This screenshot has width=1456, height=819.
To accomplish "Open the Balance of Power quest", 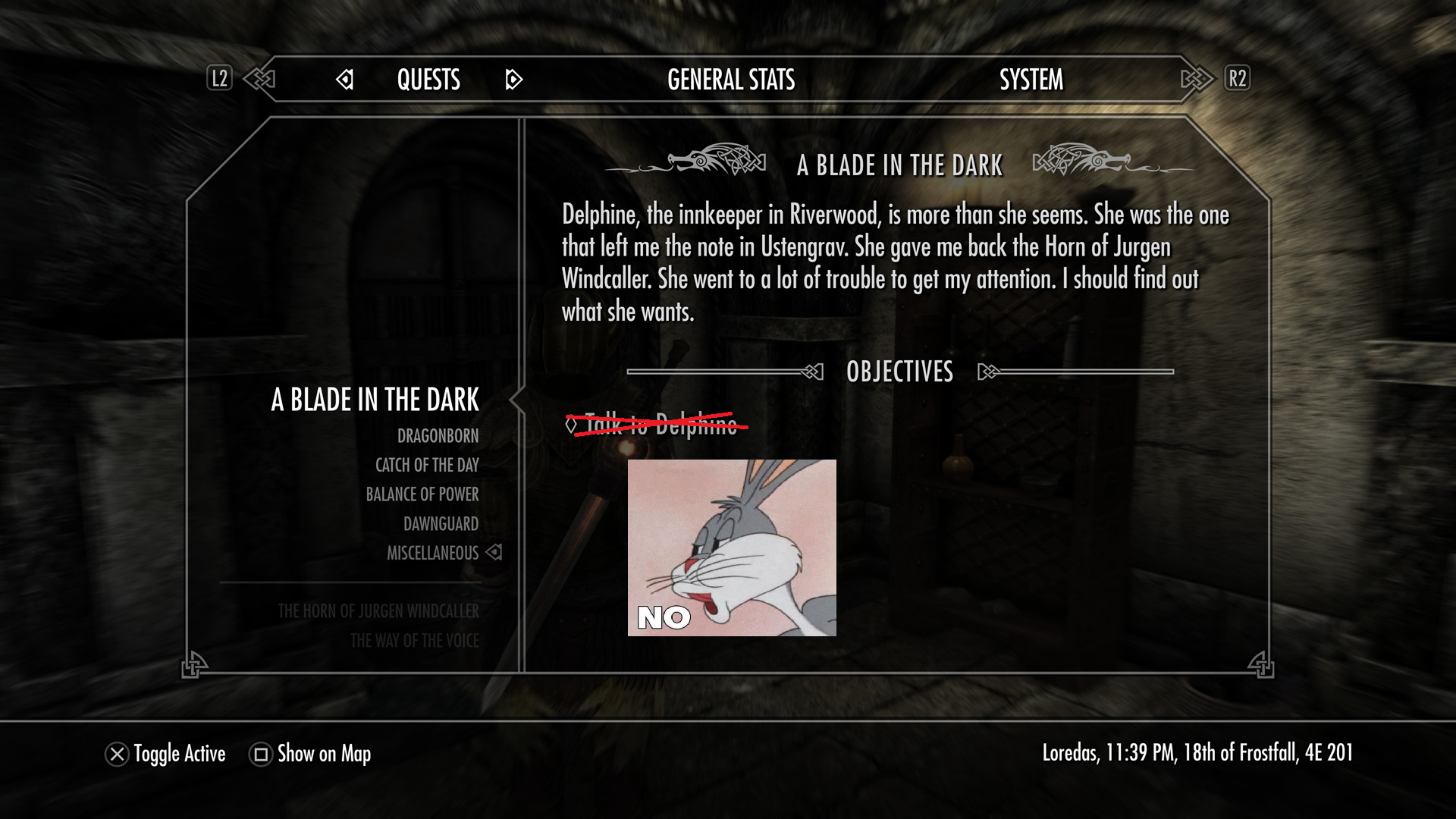I will point(422,494).
